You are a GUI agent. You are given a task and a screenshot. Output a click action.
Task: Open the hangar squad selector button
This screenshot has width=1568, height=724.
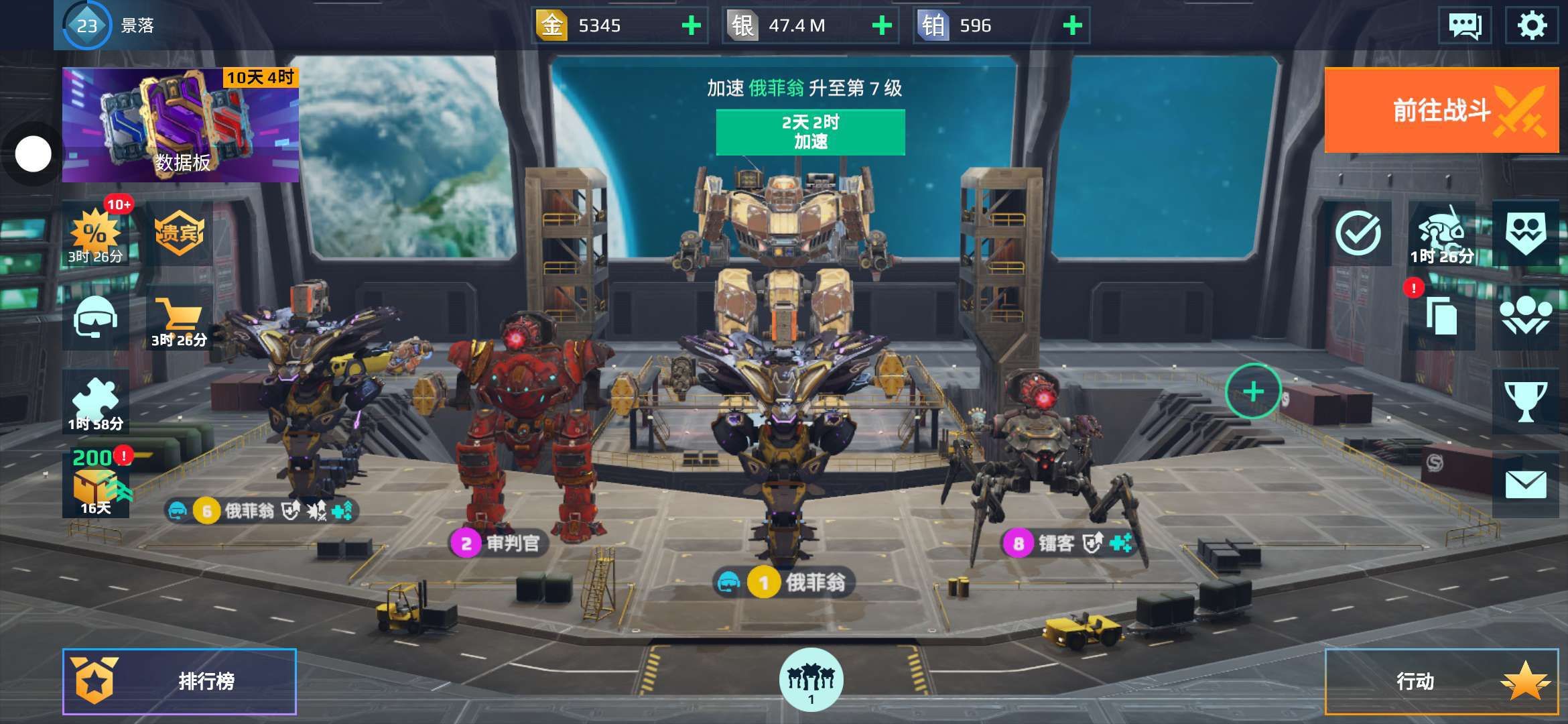[811, 679]
